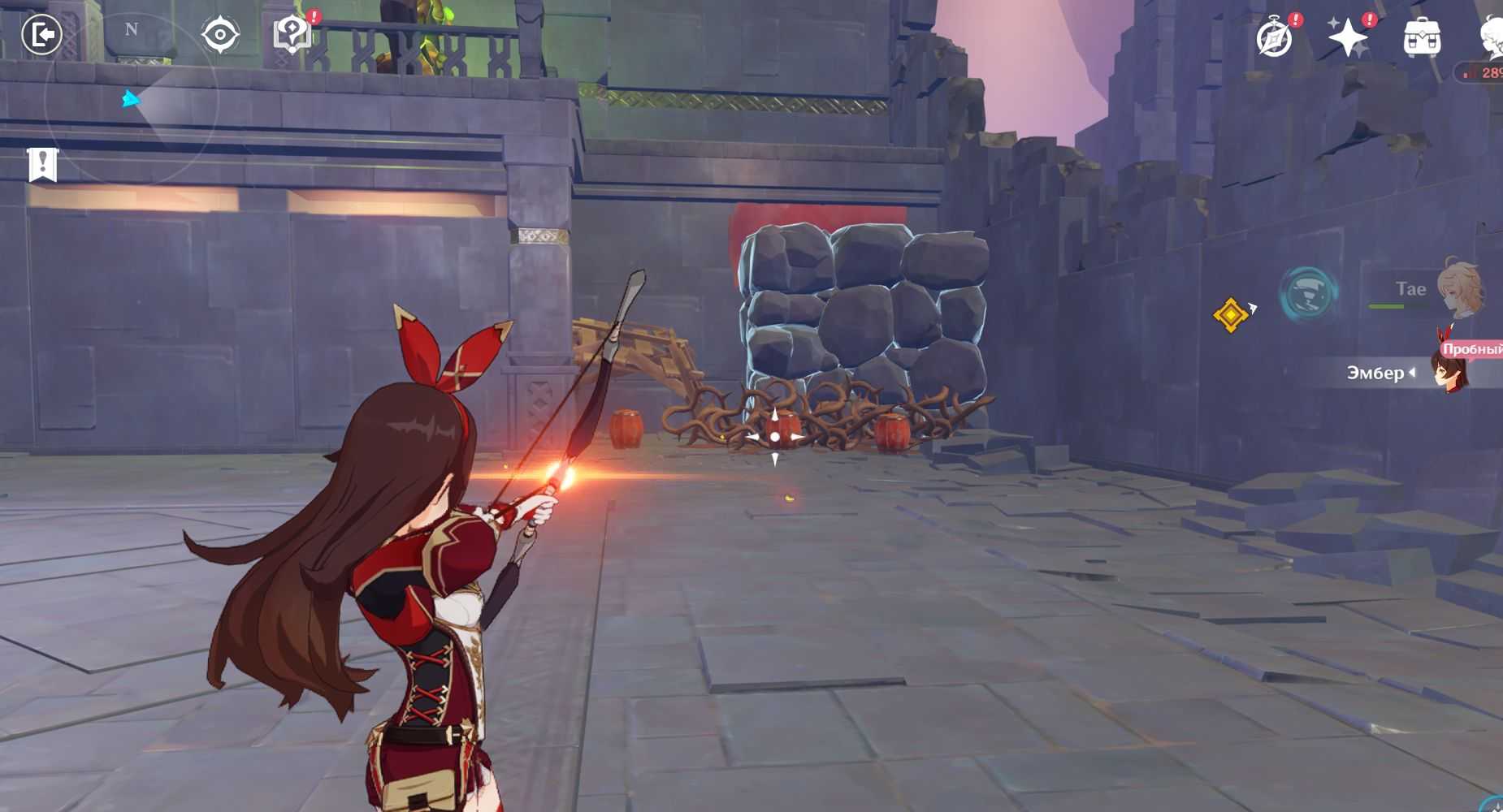Toggle the eye-shaped elemental sight icon
The image size is (1503, 812).
[x=219, y=35]
